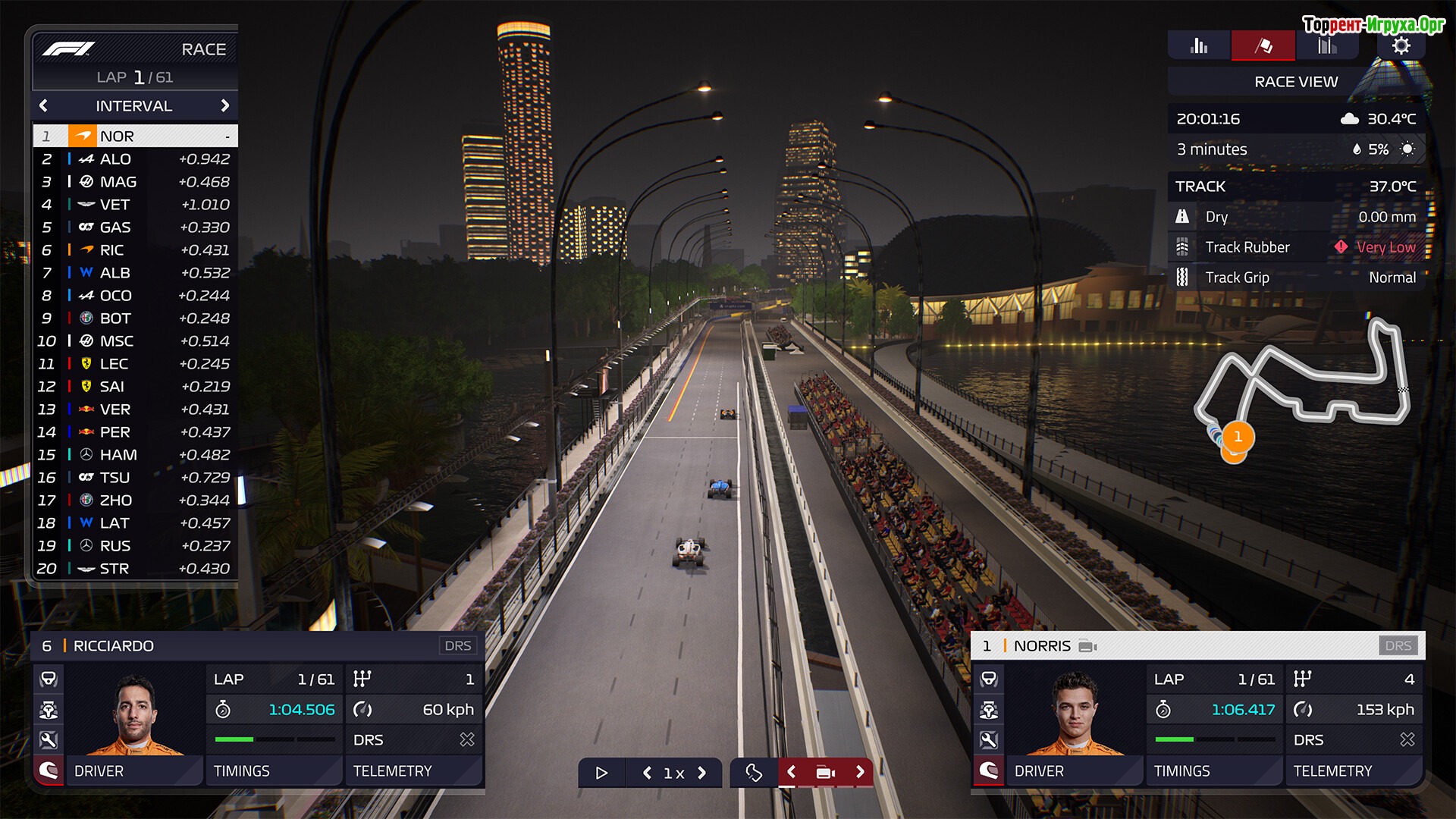Switch to the standings bar chart tab
This screenshot has height=819, width=1456.
1199,46
